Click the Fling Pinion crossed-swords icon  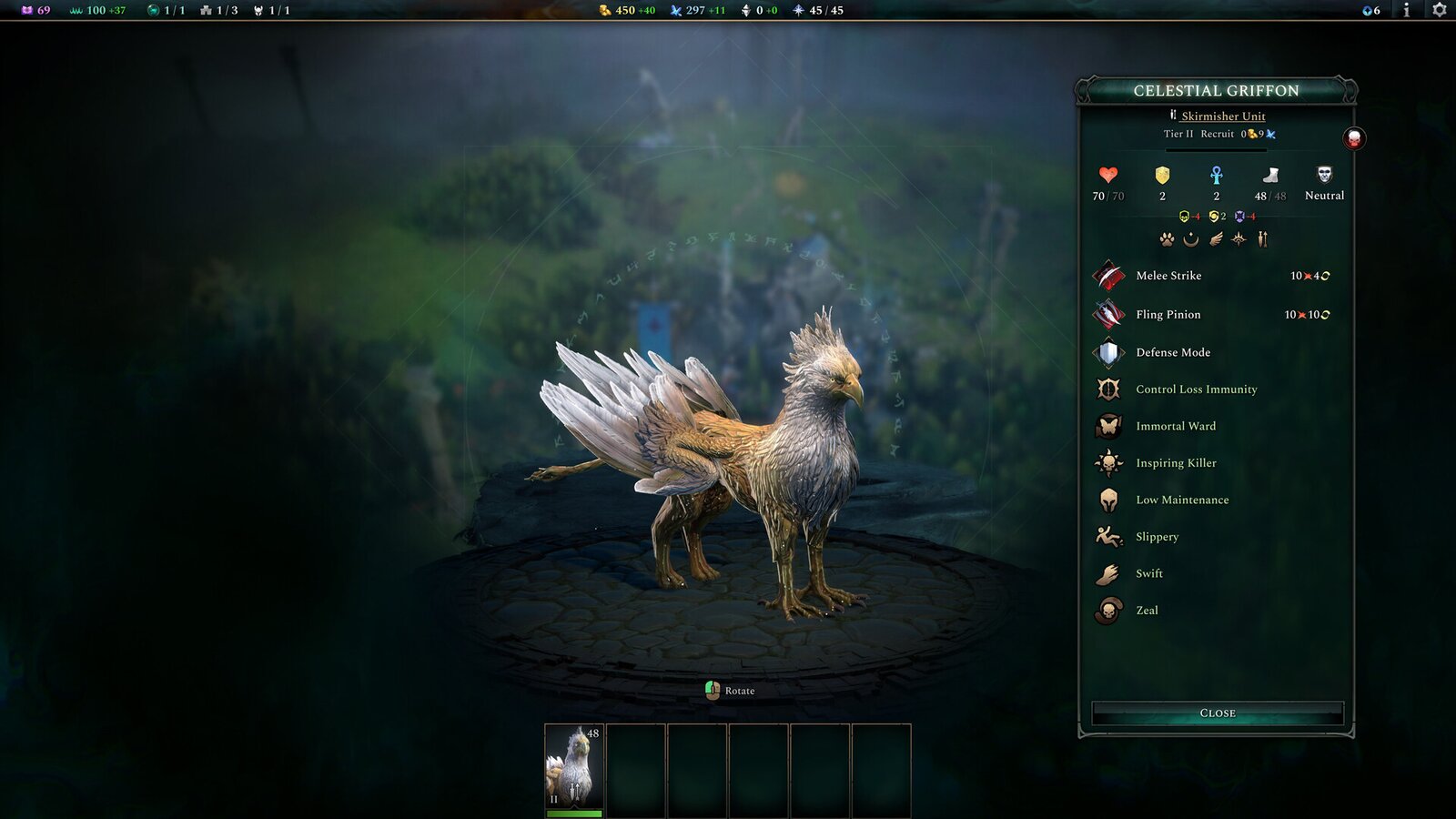point(1109,314)
